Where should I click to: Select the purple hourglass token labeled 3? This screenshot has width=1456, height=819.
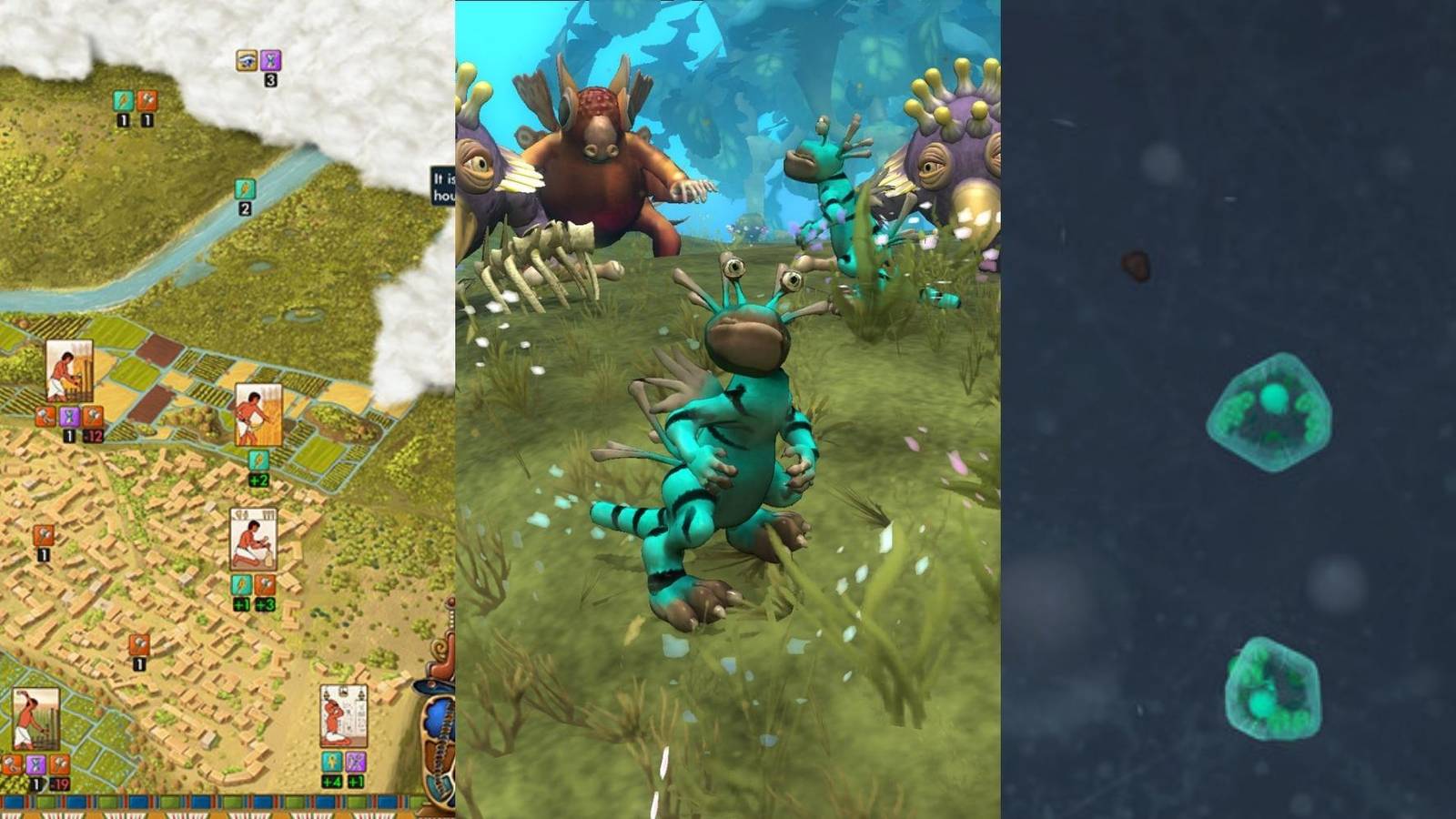click(x=270, y=61)
